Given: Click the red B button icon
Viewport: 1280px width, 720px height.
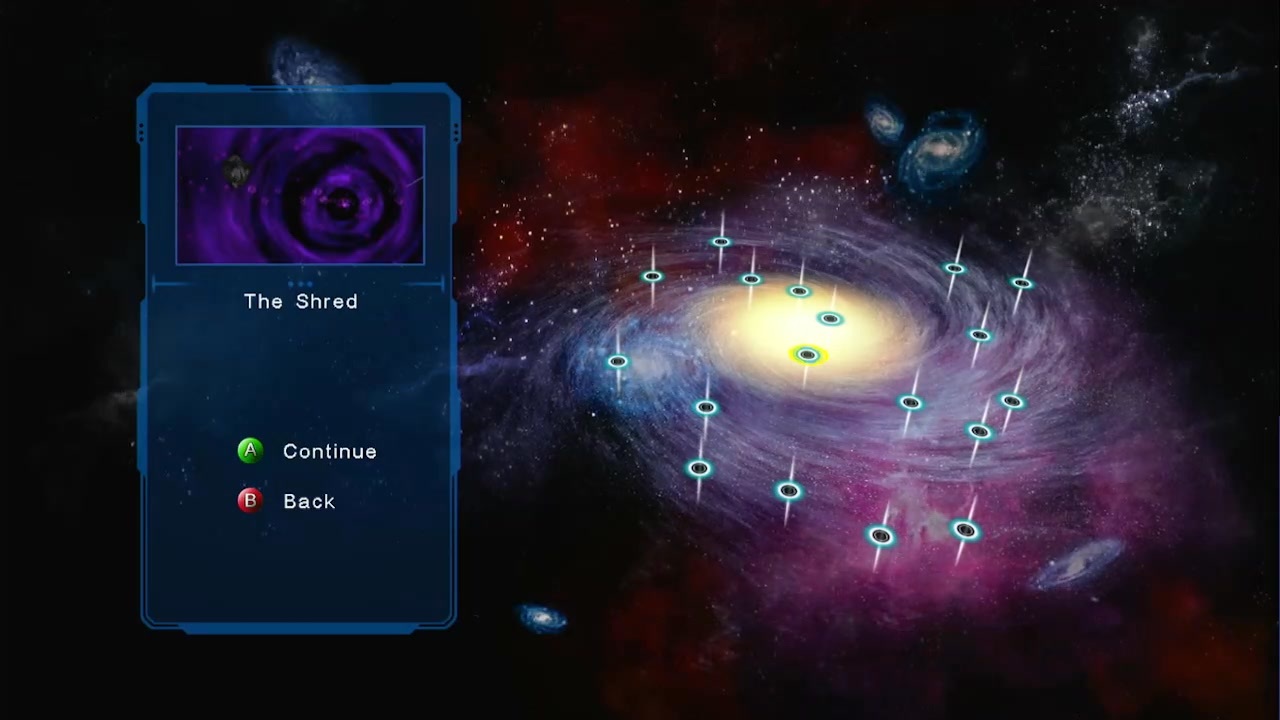Looking at the screenshot, I should 249,501.
